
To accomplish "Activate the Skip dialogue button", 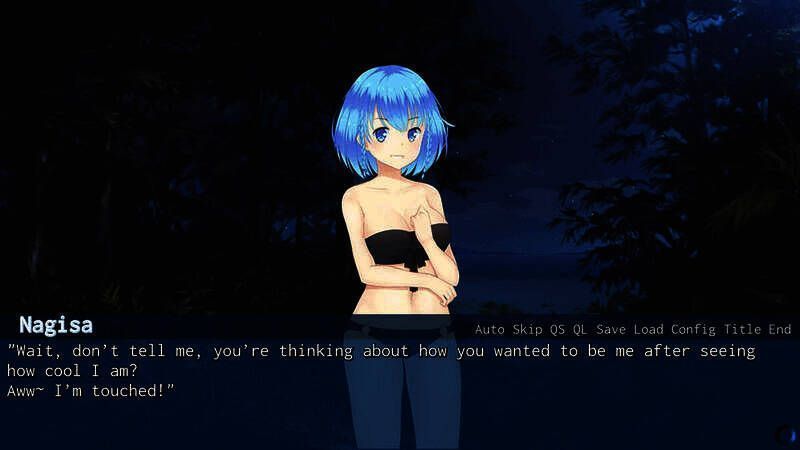I will pos(527,329).
